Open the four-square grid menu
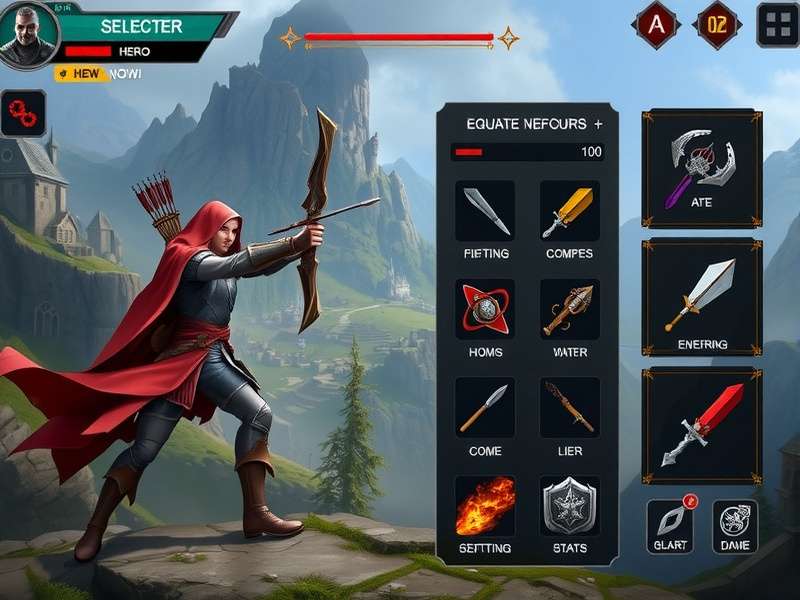The image size is (800, 600). pos(777,25)
